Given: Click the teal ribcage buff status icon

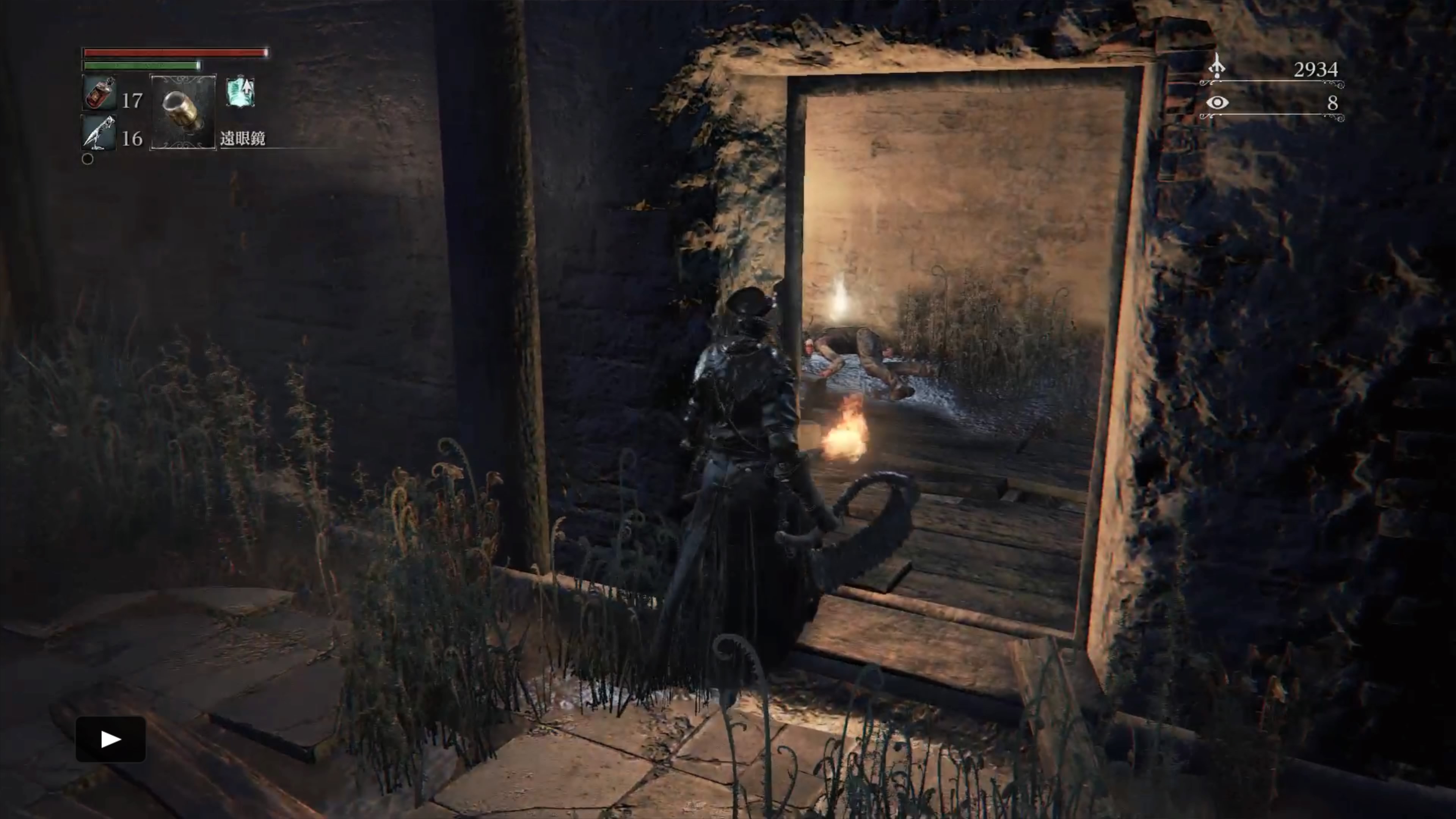Looking at the screenshot, I should pos(241,92).
